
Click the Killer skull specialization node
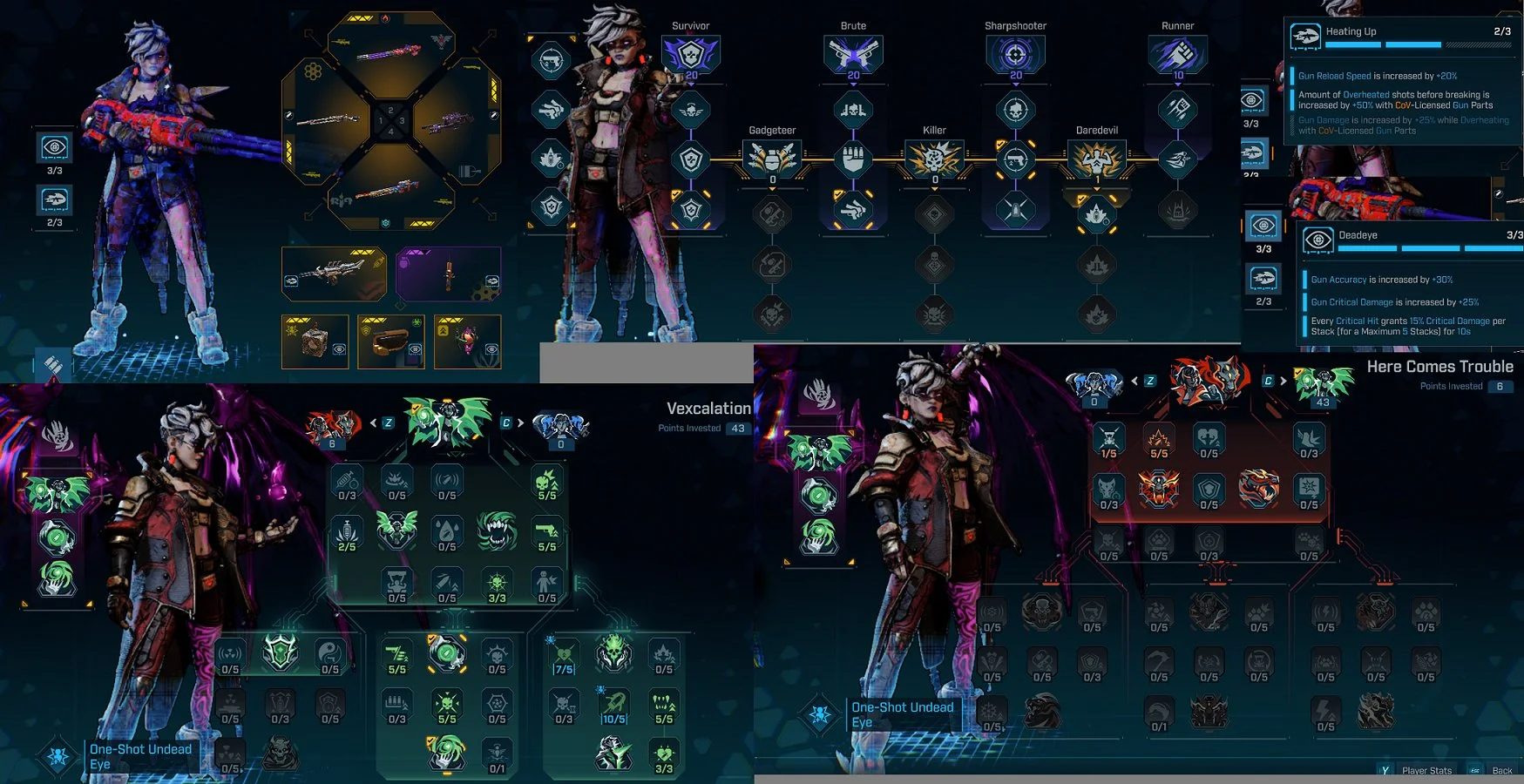click(x=934, y=159)
